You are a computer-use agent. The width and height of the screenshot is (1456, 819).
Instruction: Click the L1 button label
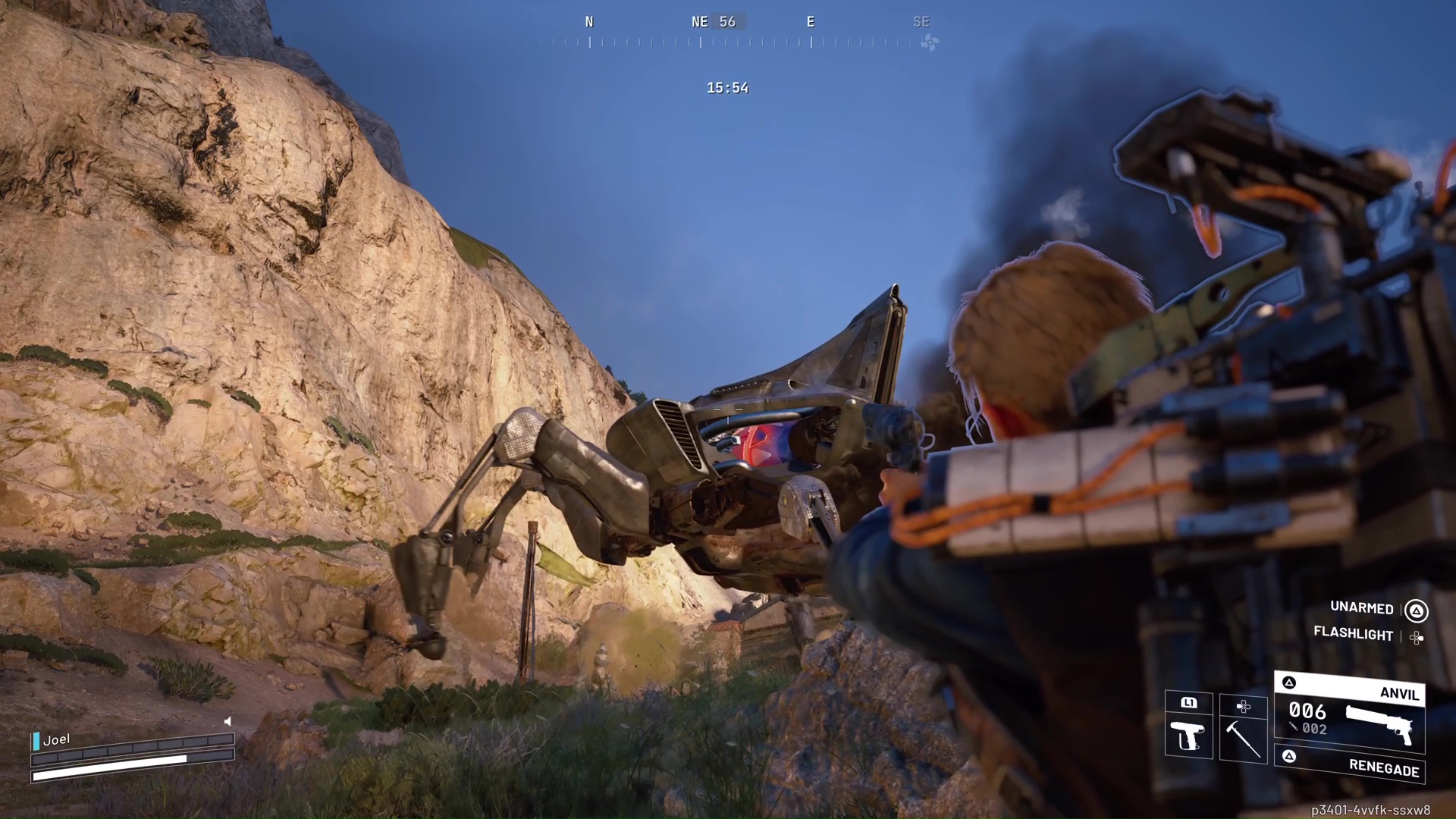1188,703
